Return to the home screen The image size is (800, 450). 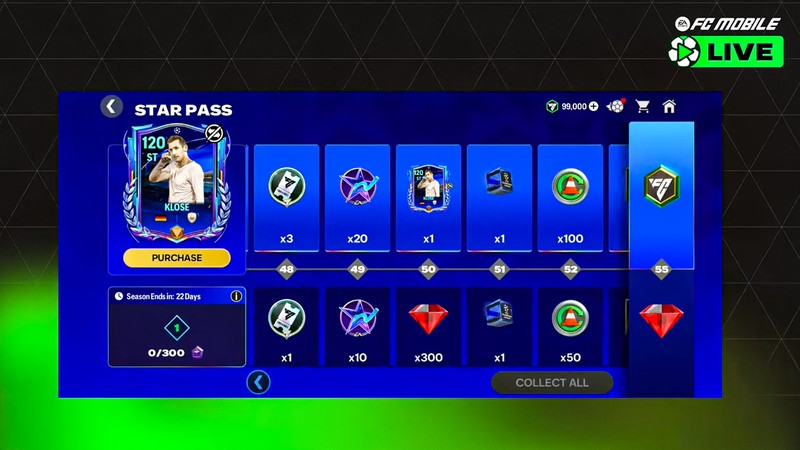pos(669,106)
